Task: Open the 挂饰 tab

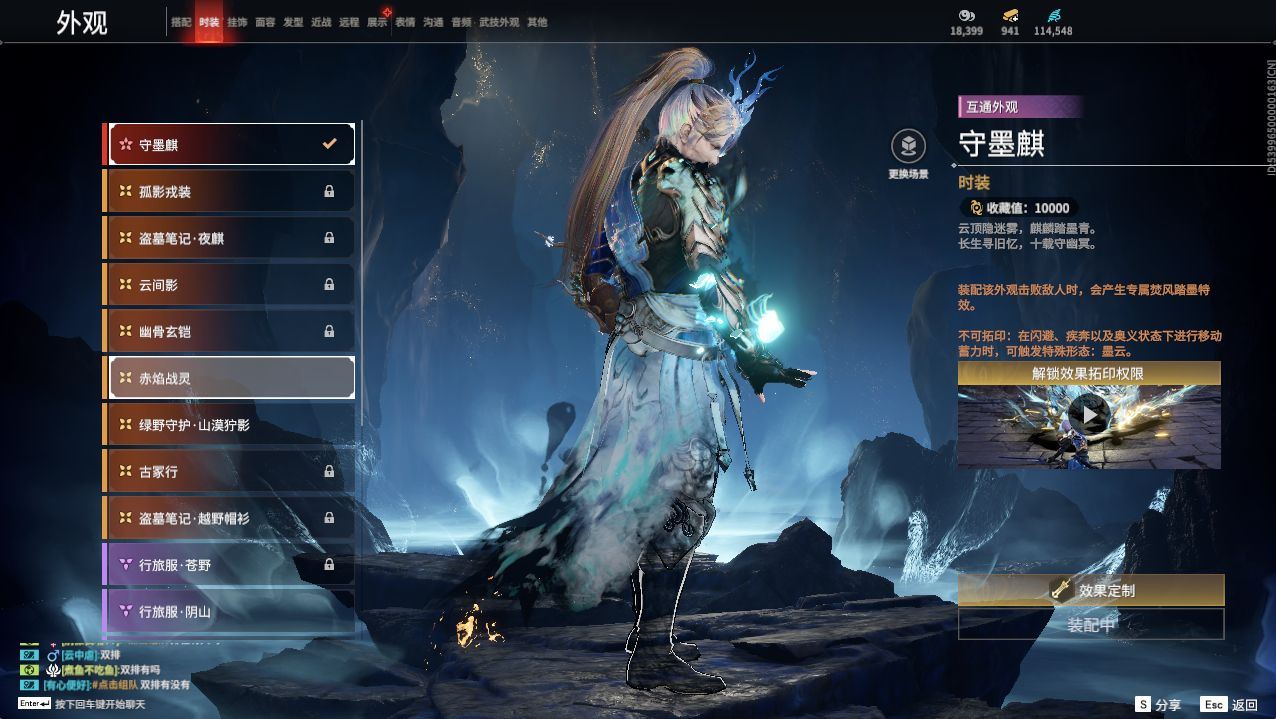Action: (x=237, y=22)
